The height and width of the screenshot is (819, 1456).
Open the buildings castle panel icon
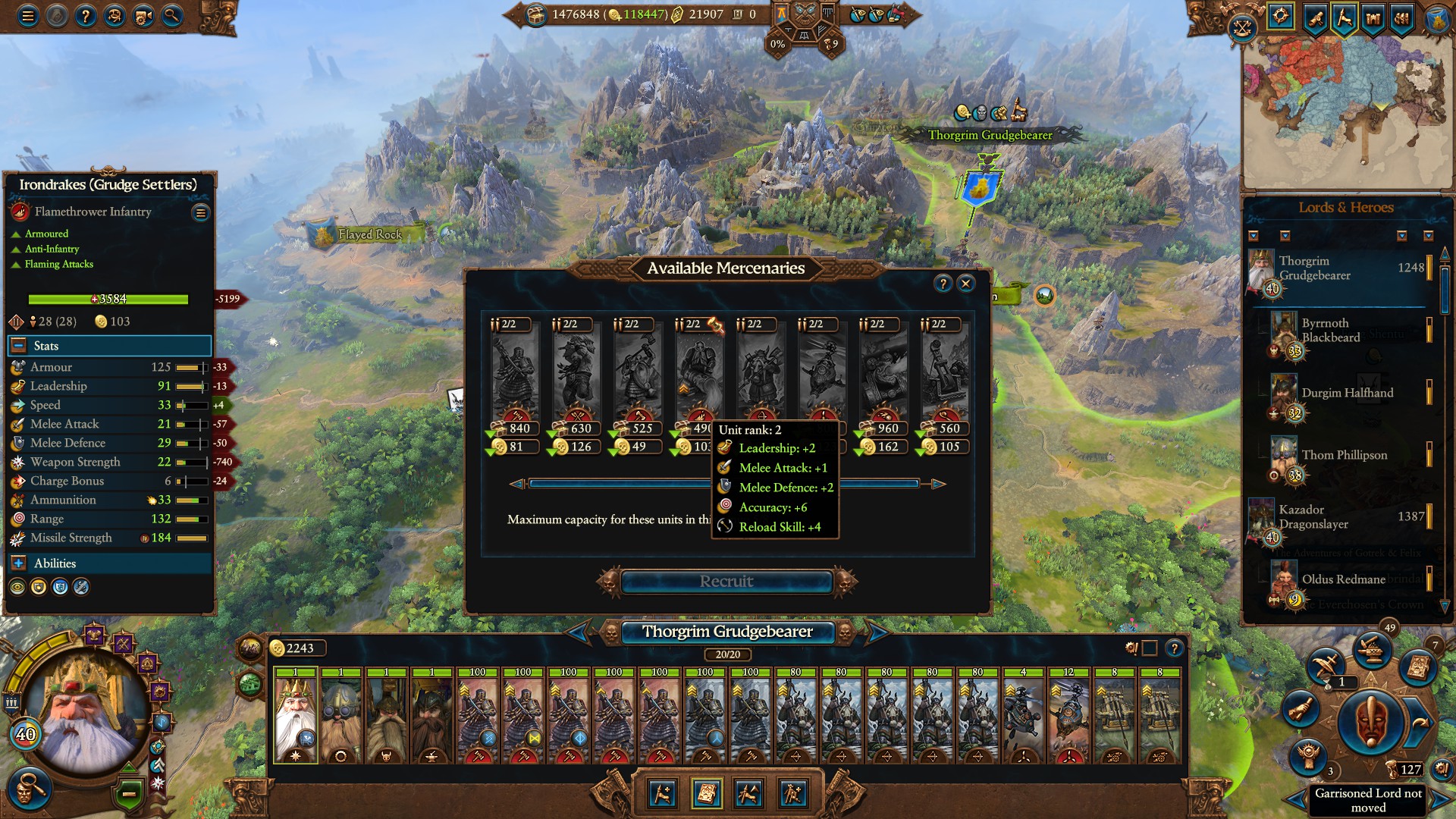point(1373,17)
